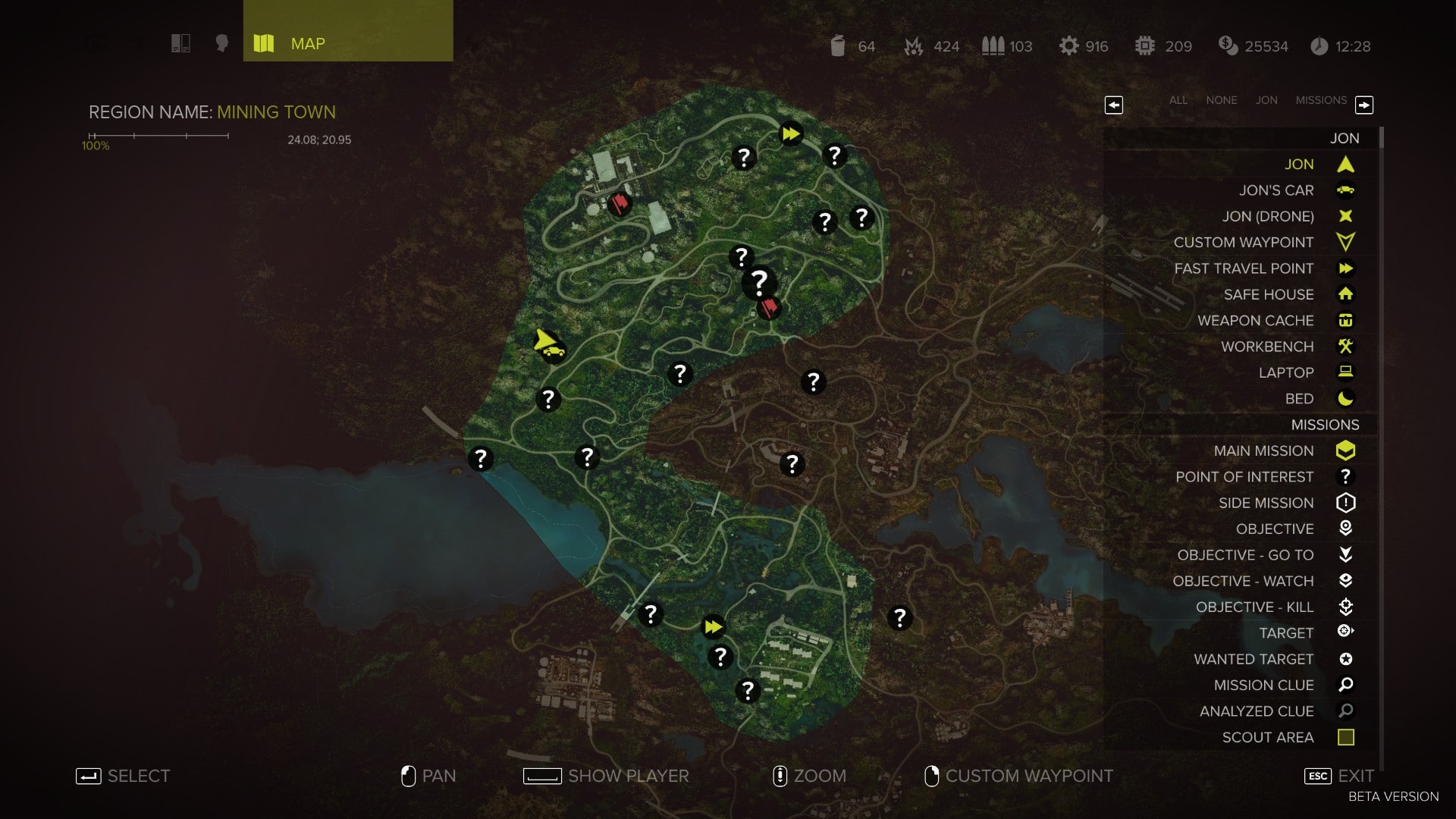The height and width of the screenshot is (819, 1456).
Task: Select the northern fast travel marker
Action: [x=790, y=134]
